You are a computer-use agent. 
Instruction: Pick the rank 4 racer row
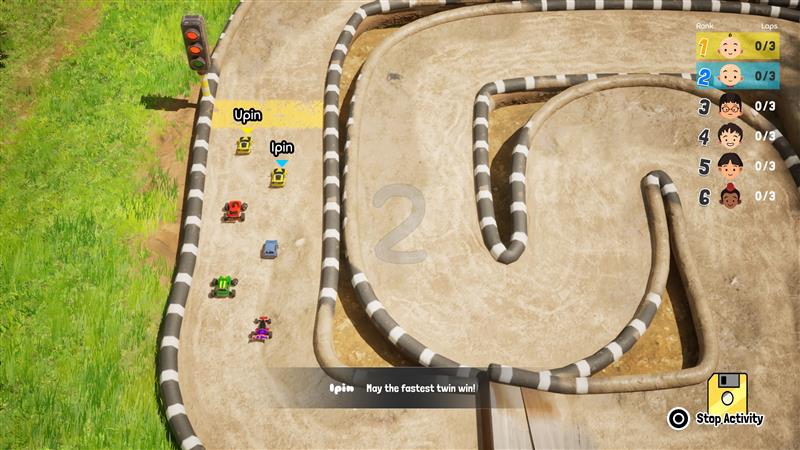(x=737, y=136)
